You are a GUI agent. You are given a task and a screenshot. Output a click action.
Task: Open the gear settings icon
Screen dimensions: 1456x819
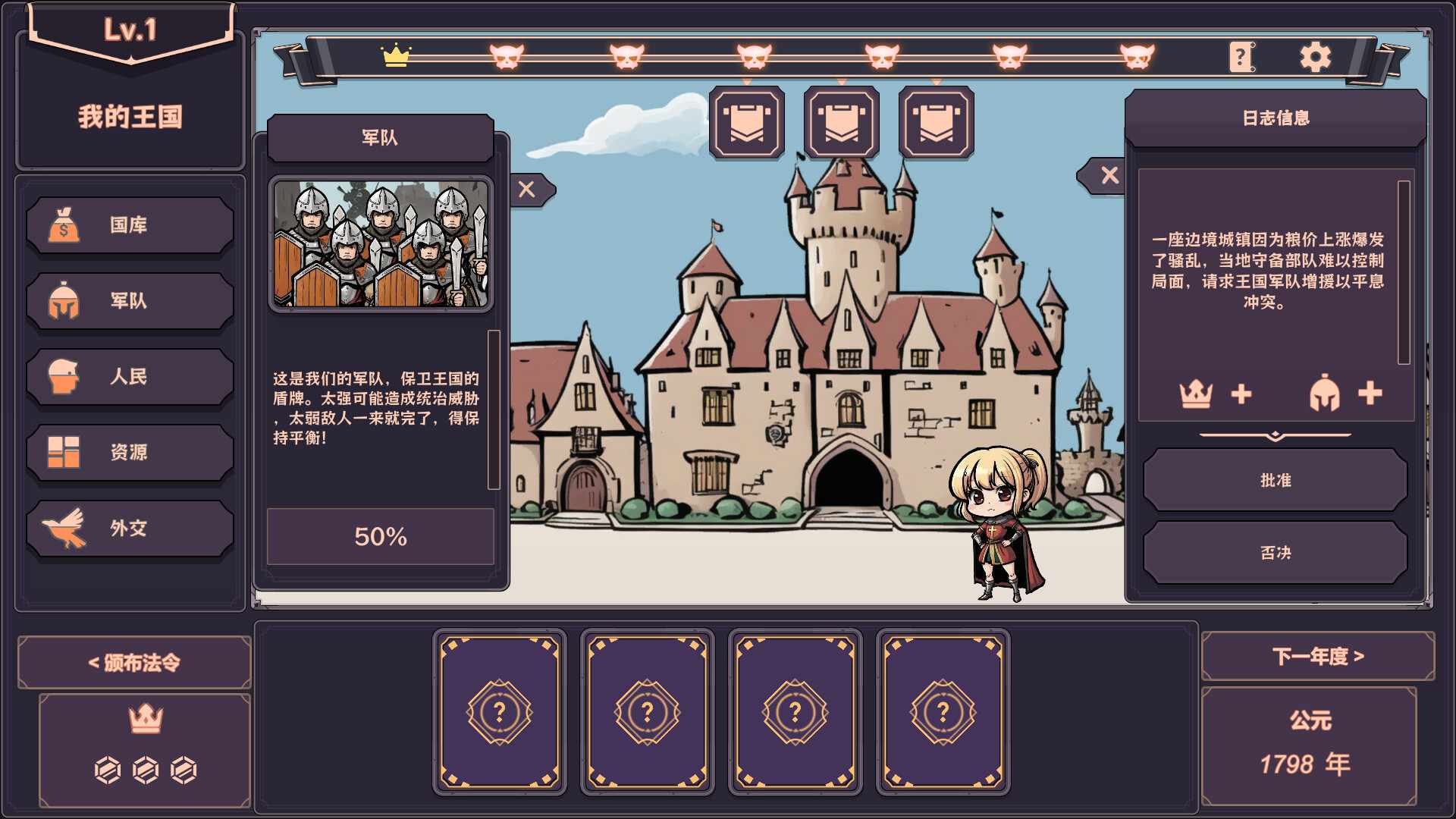tap(1315, 57)
